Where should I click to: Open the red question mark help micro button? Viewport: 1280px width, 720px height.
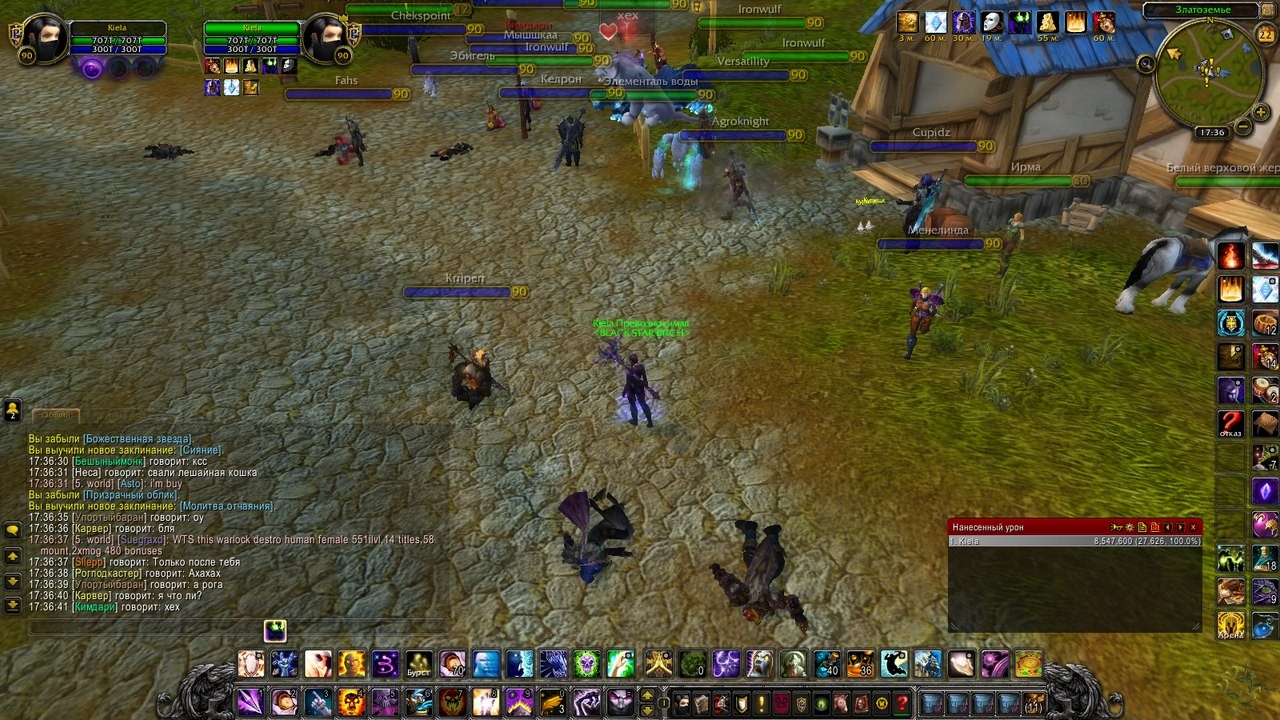click(x=902, y=703)
